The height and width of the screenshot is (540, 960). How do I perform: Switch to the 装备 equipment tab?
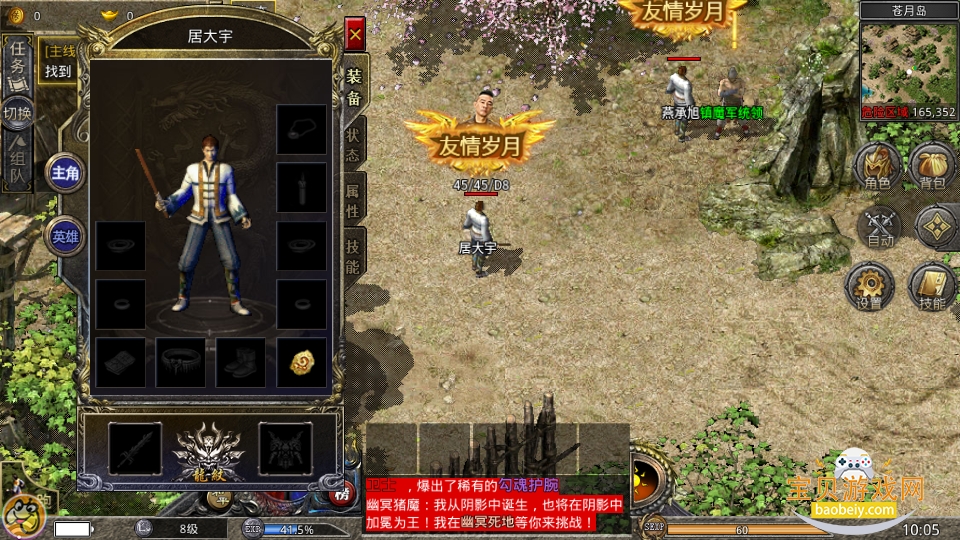pyautogui.click(x=354, y=87)
